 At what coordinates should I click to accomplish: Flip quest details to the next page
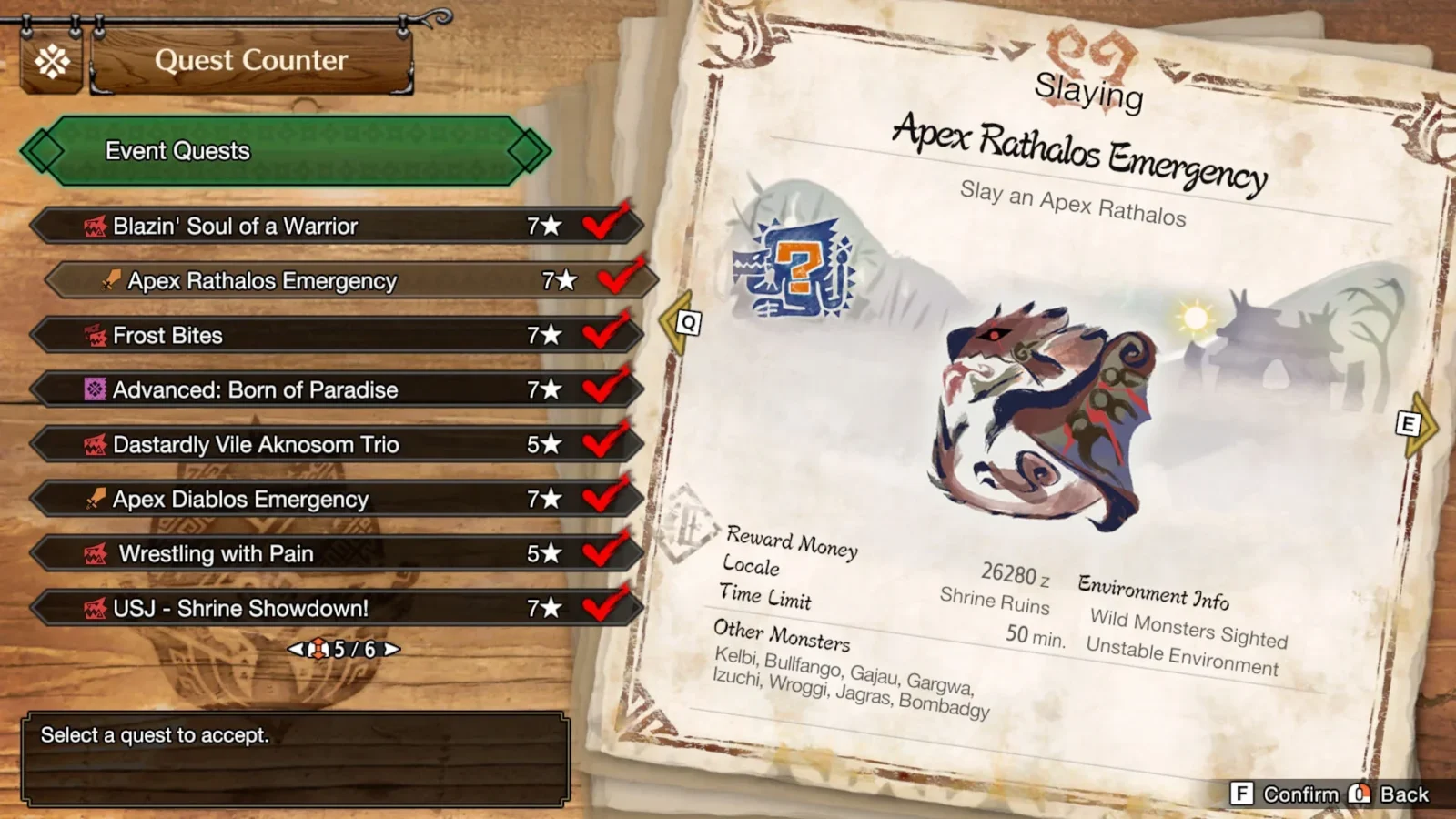pos(1411,424)
